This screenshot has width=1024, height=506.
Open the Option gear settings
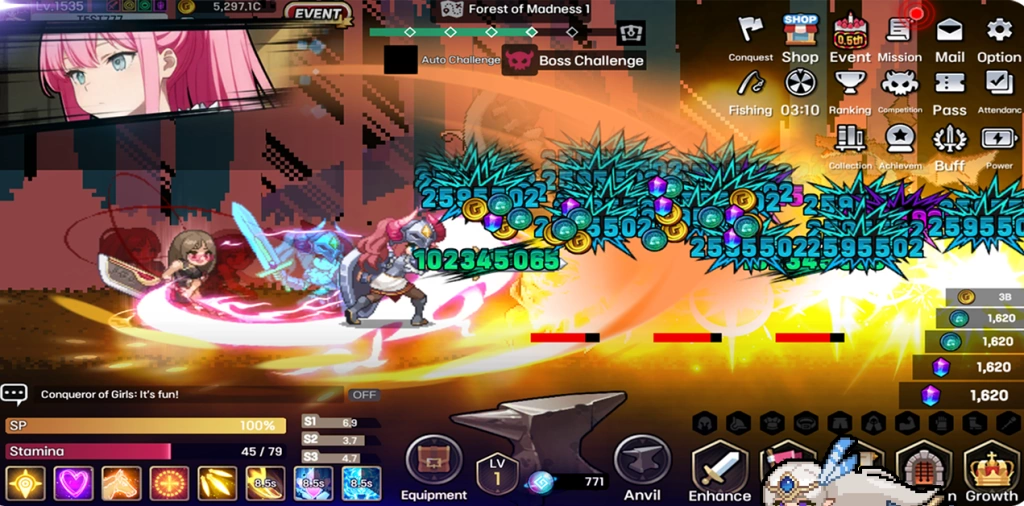pos(999,37)
